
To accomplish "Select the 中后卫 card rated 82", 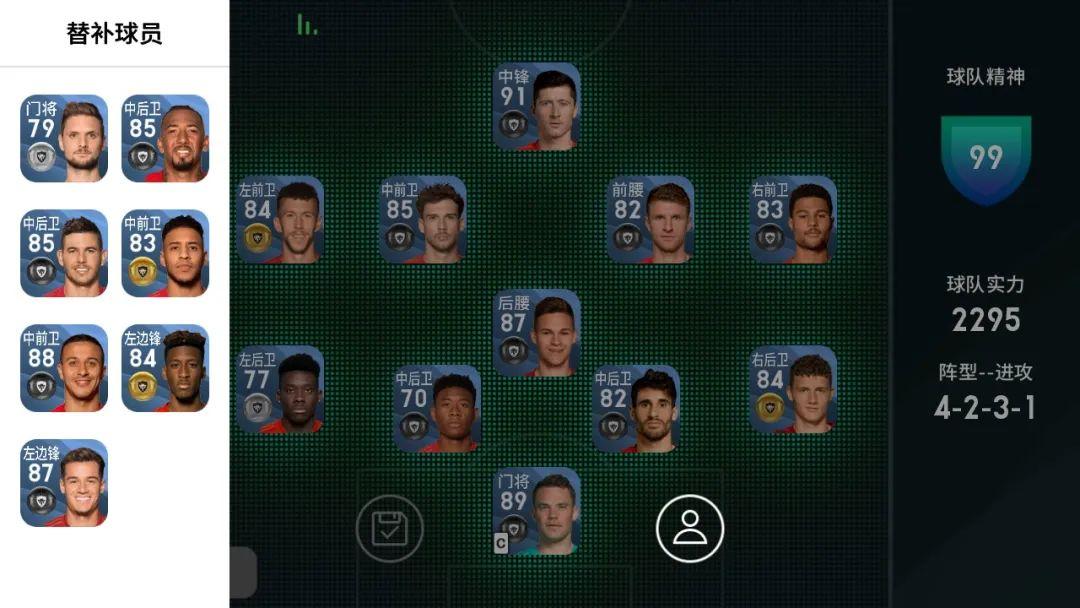I will click(636, 409).
